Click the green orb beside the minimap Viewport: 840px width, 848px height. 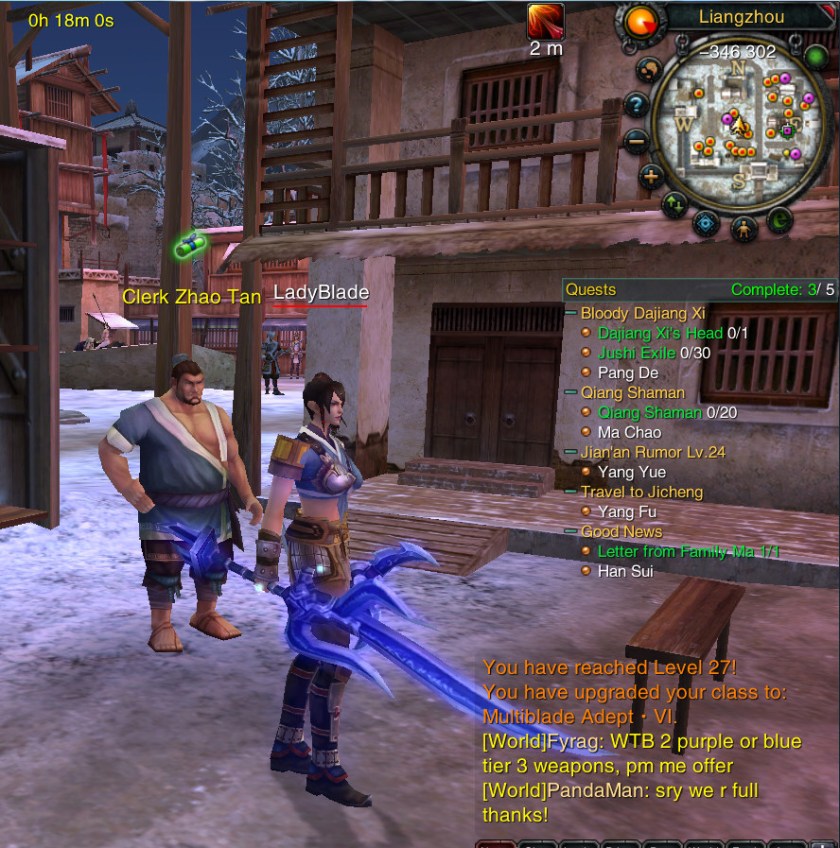[x=815, y=56]
